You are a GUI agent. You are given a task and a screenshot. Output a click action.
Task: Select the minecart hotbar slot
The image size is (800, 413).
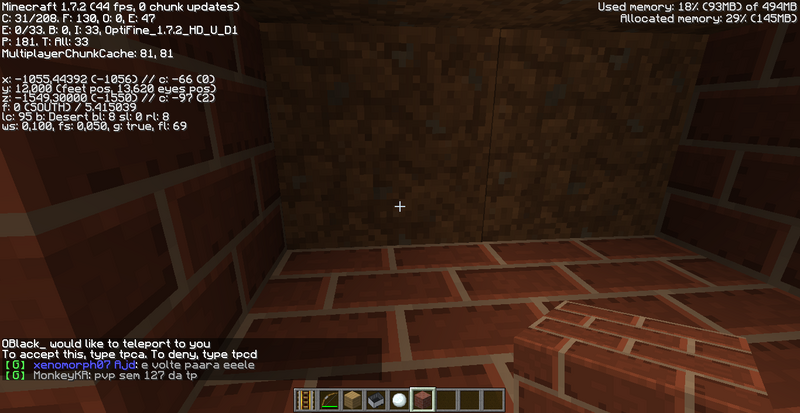[x=375, y=400]
